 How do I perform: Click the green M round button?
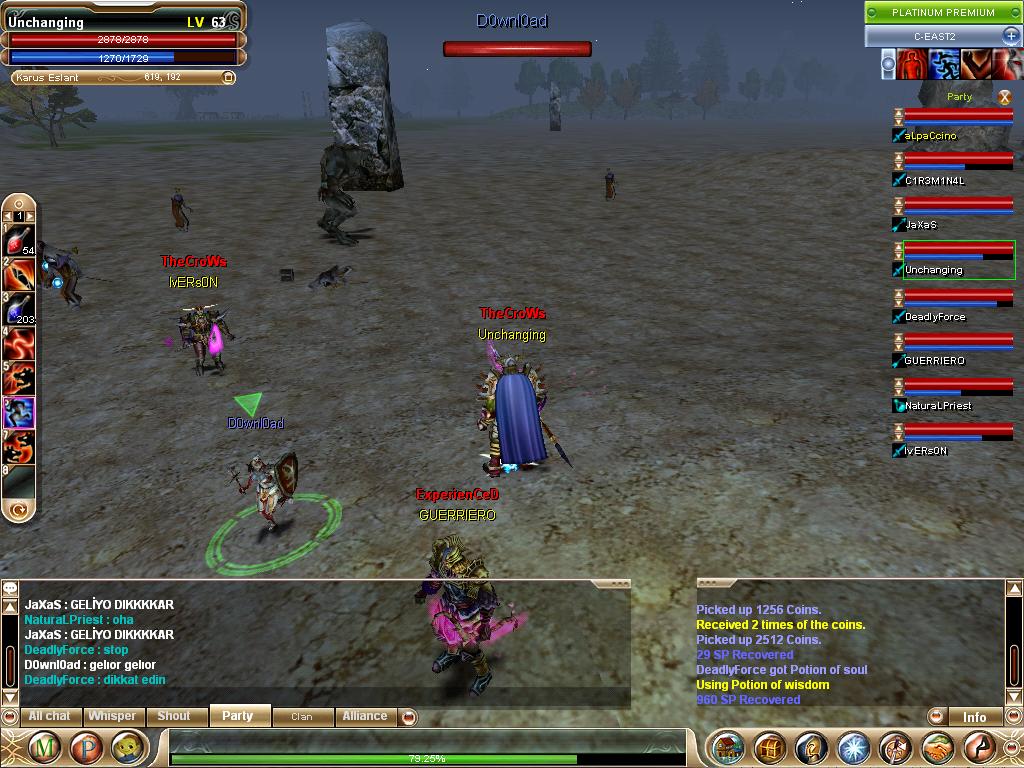43,748
